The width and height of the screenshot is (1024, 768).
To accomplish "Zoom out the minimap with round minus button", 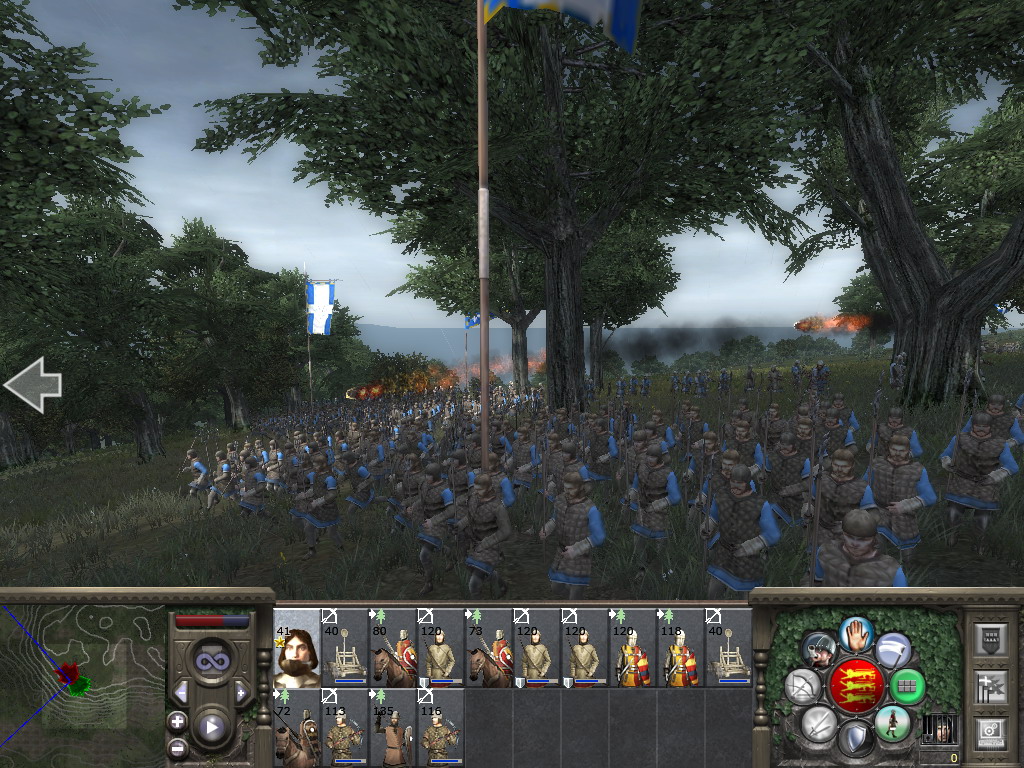I will pyautogui.click(x=177, y=746).
